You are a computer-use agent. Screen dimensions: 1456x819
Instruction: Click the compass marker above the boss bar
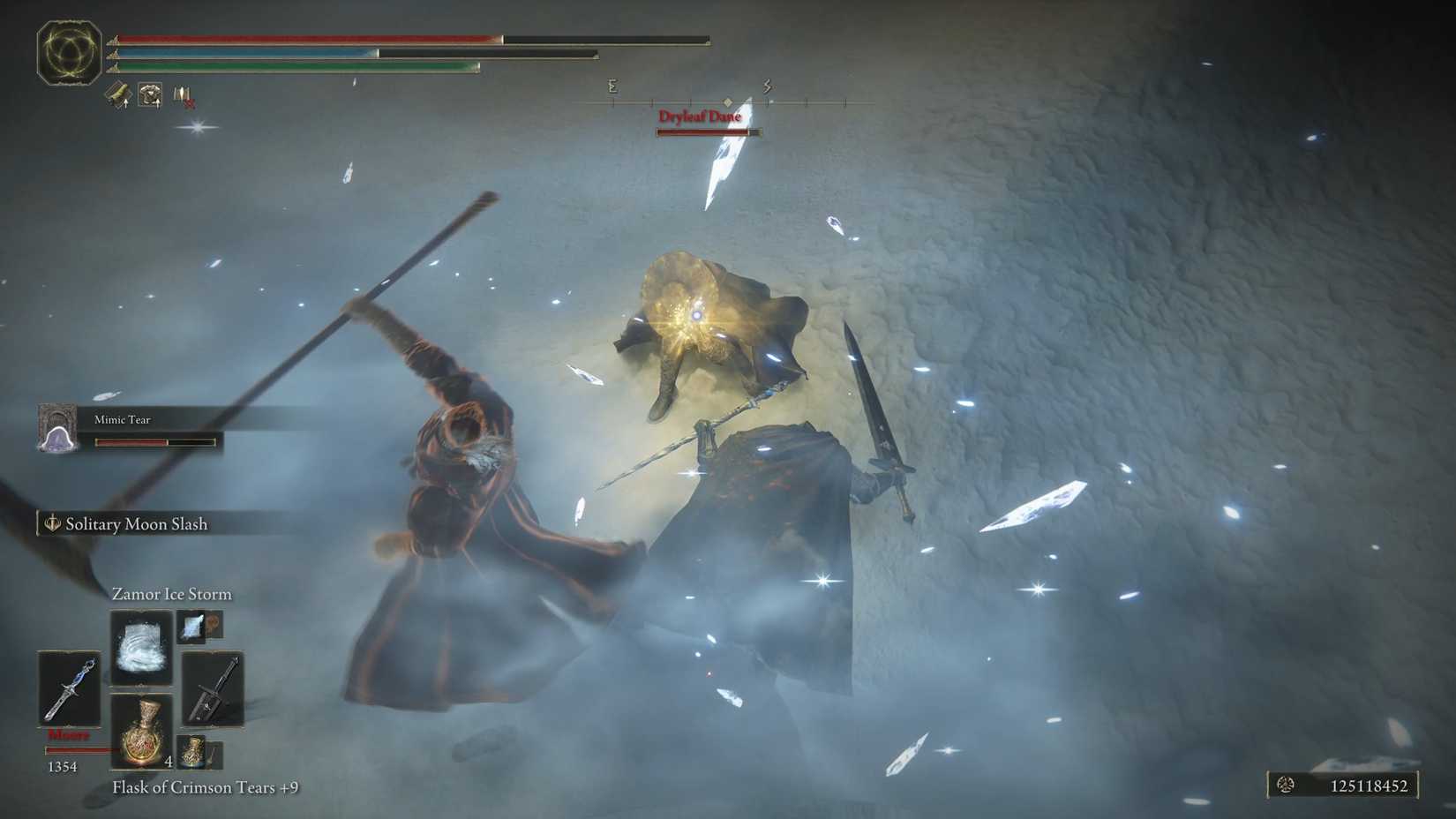point(725,100)
